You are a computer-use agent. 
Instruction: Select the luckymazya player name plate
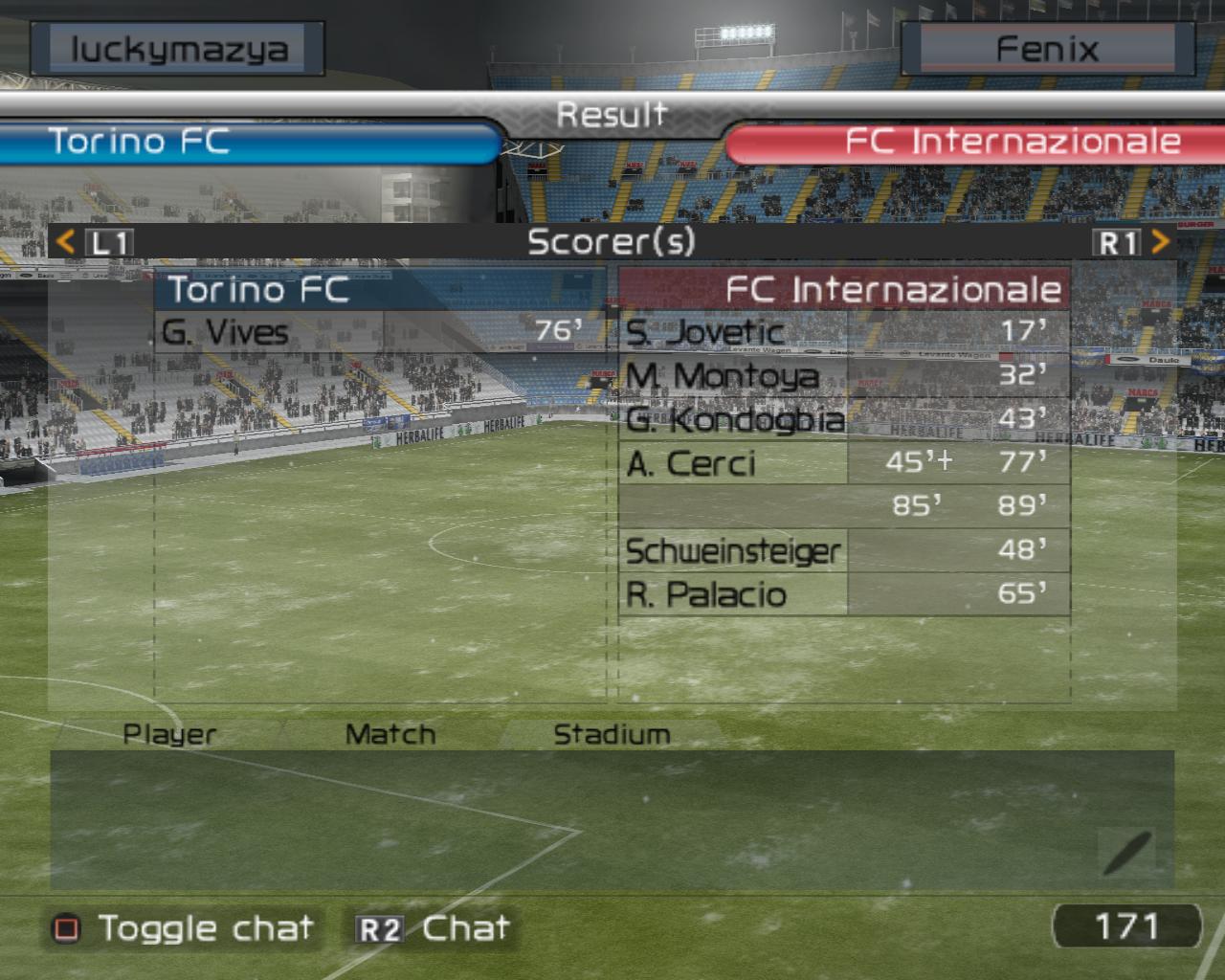(x=178, y=49)
